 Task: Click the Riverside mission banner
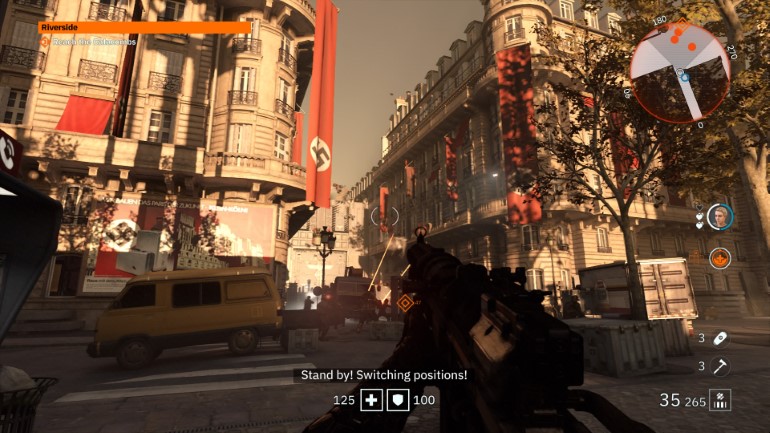click(x=145, y=29)
